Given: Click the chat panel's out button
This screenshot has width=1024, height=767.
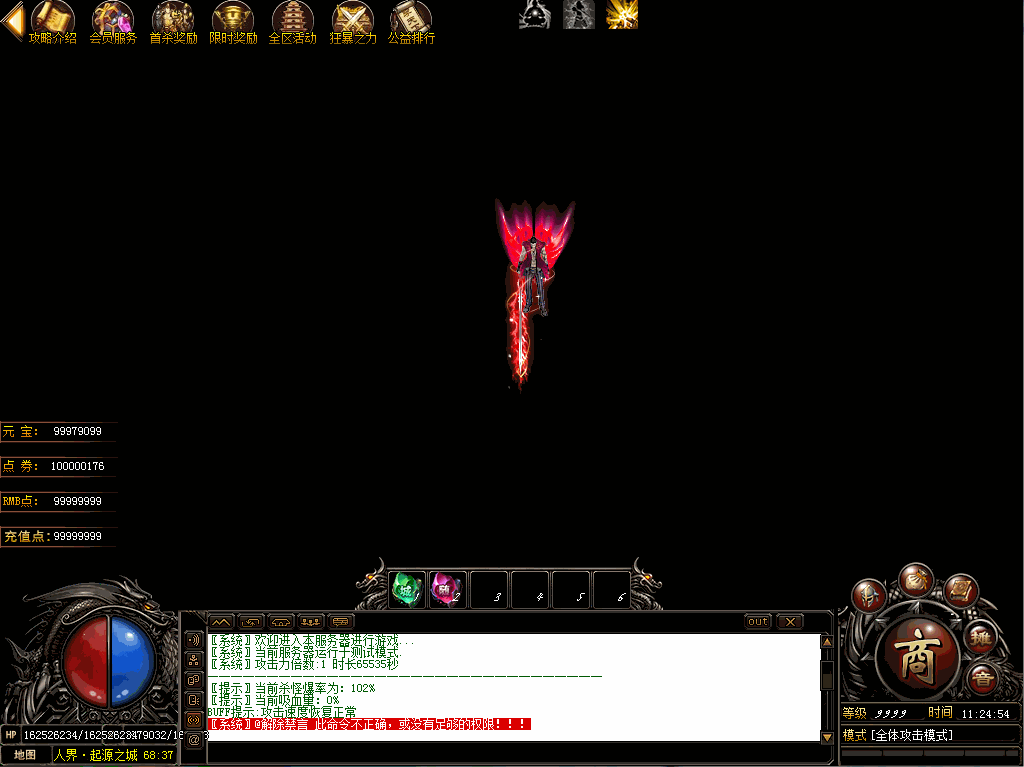Looking at the screenshot, I should coord(758,622).
